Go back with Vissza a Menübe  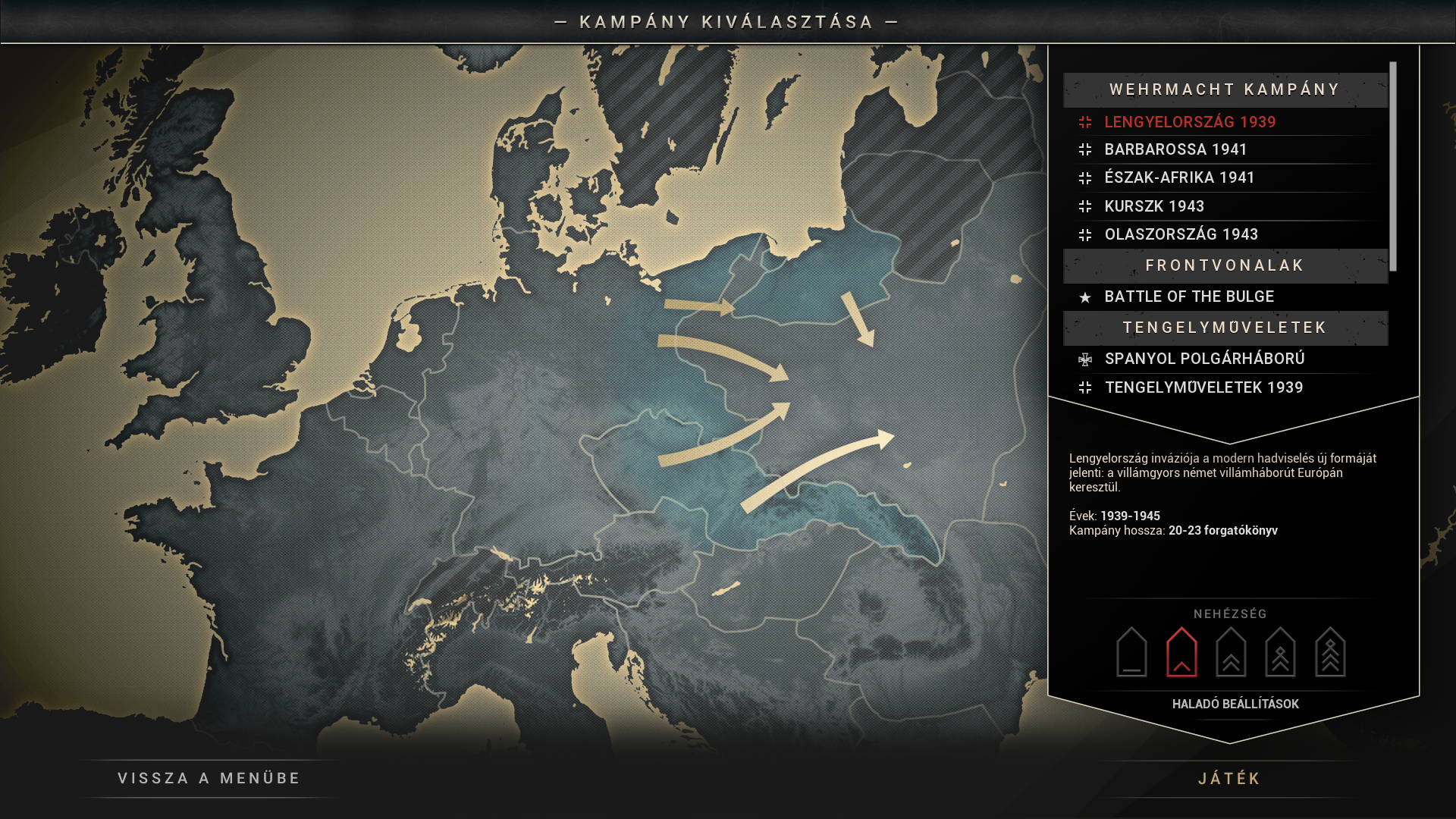point(209,778)
